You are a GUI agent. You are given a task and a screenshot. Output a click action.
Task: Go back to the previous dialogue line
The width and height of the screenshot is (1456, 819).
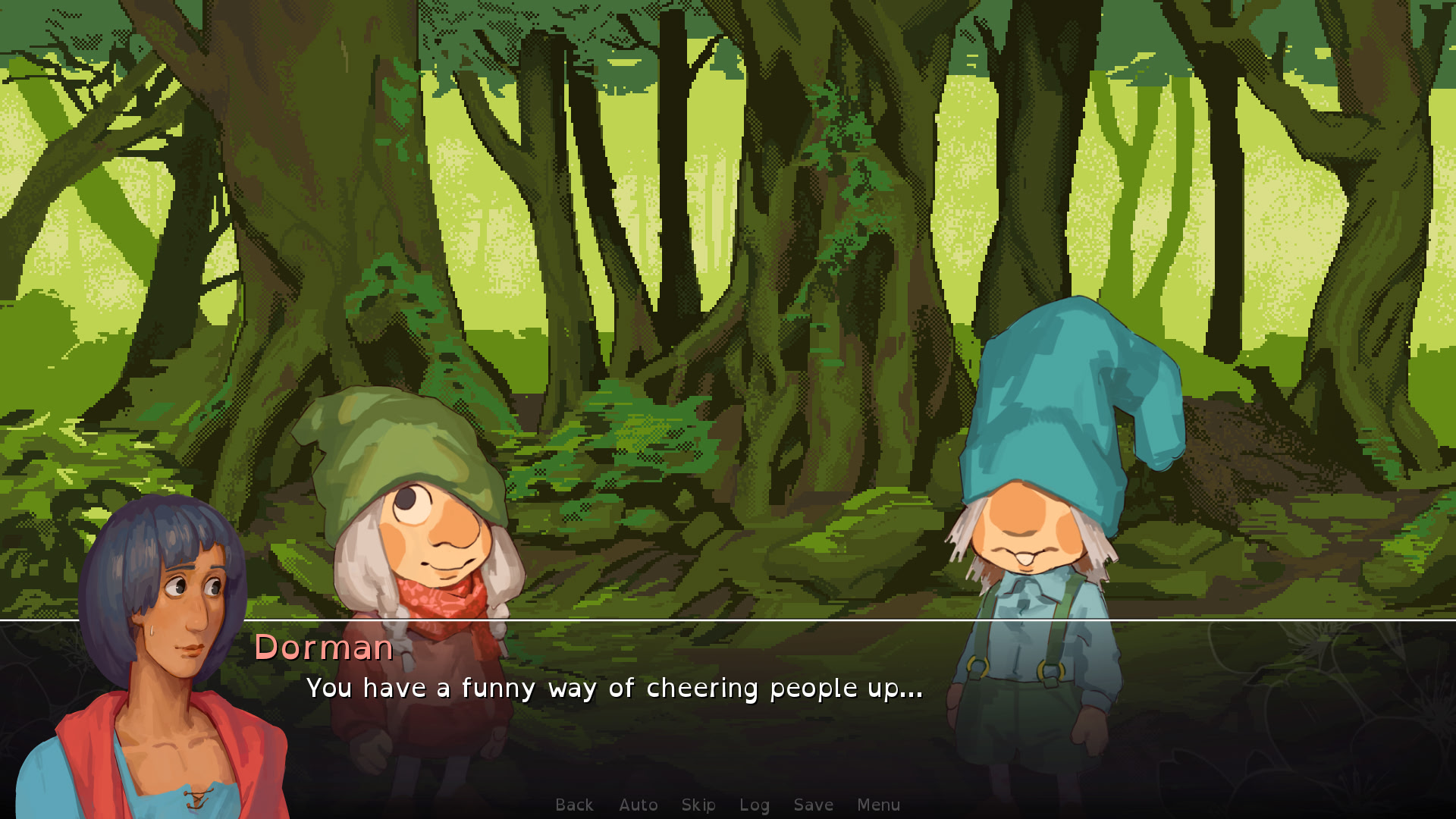tap(574, 805)
